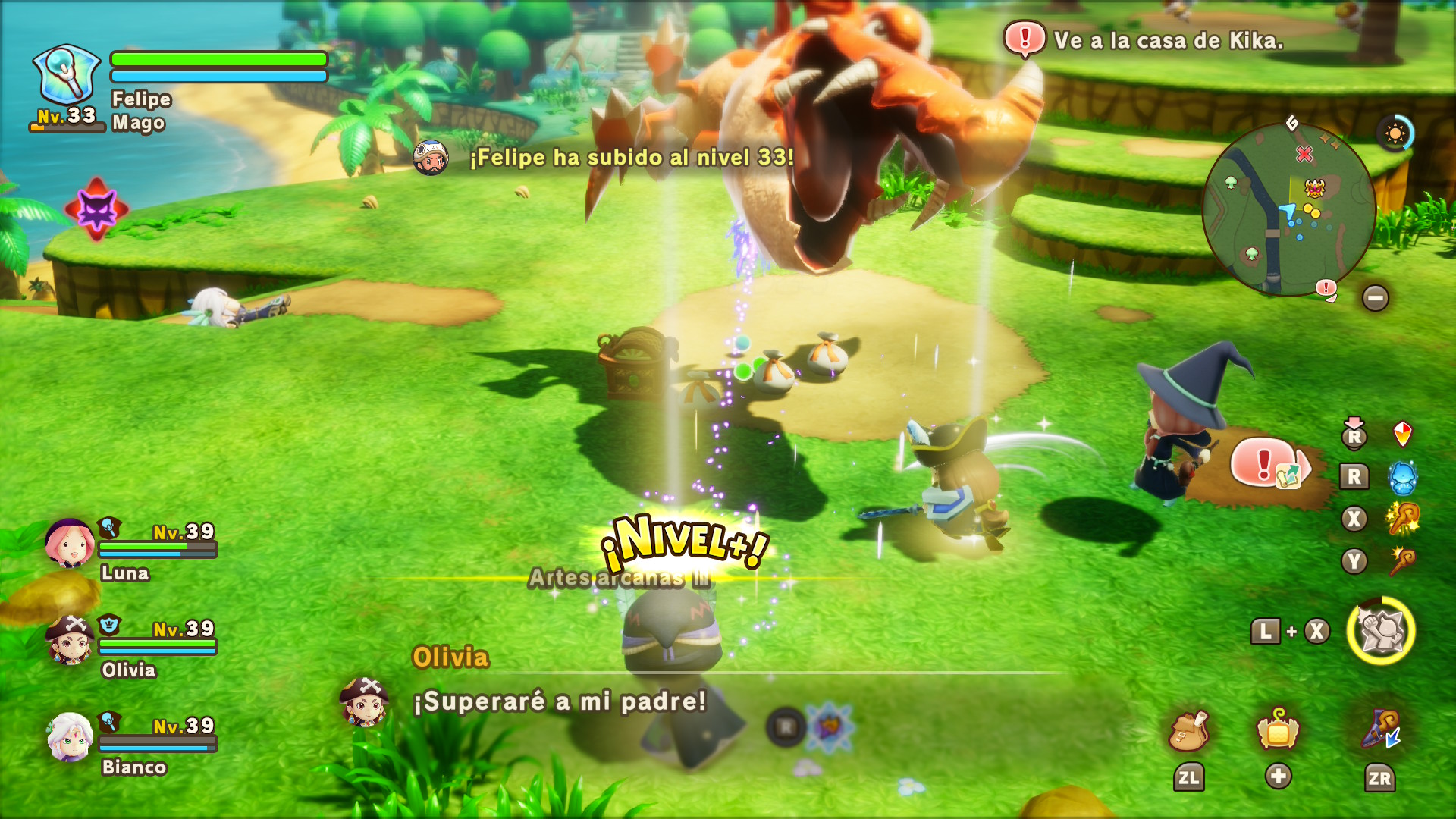Select Bianco's party portrait
The width and height of the screenshot is (1456, 819).
click(70, 736)
